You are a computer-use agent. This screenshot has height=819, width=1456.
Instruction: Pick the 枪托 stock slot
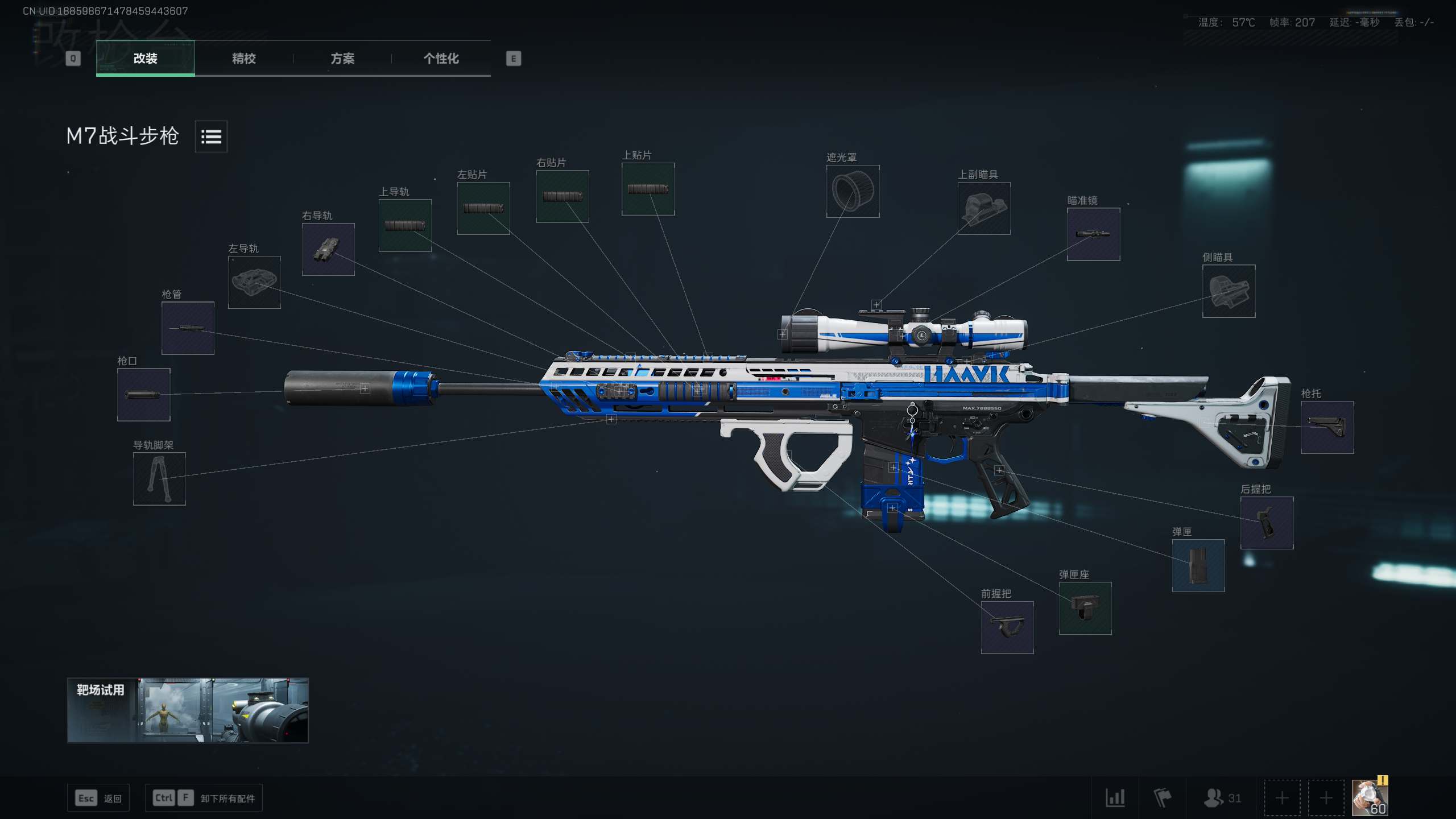point(1327,427)
